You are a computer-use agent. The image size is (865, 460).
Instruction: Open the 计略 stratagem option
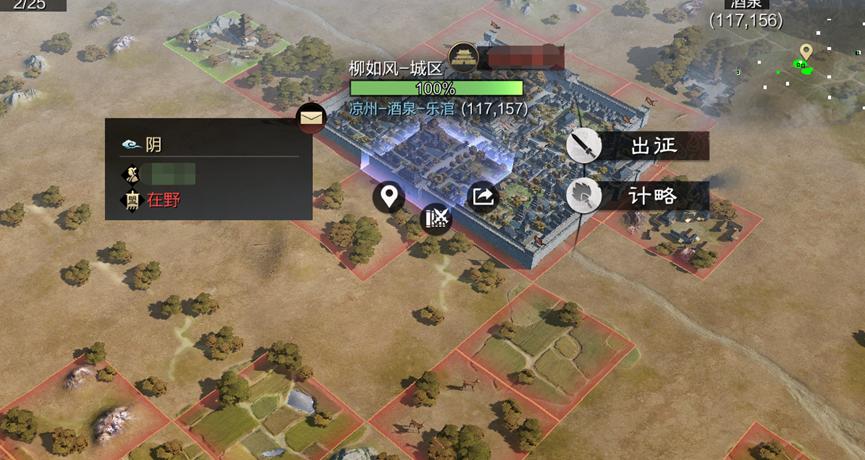click(x=638, y=195)
